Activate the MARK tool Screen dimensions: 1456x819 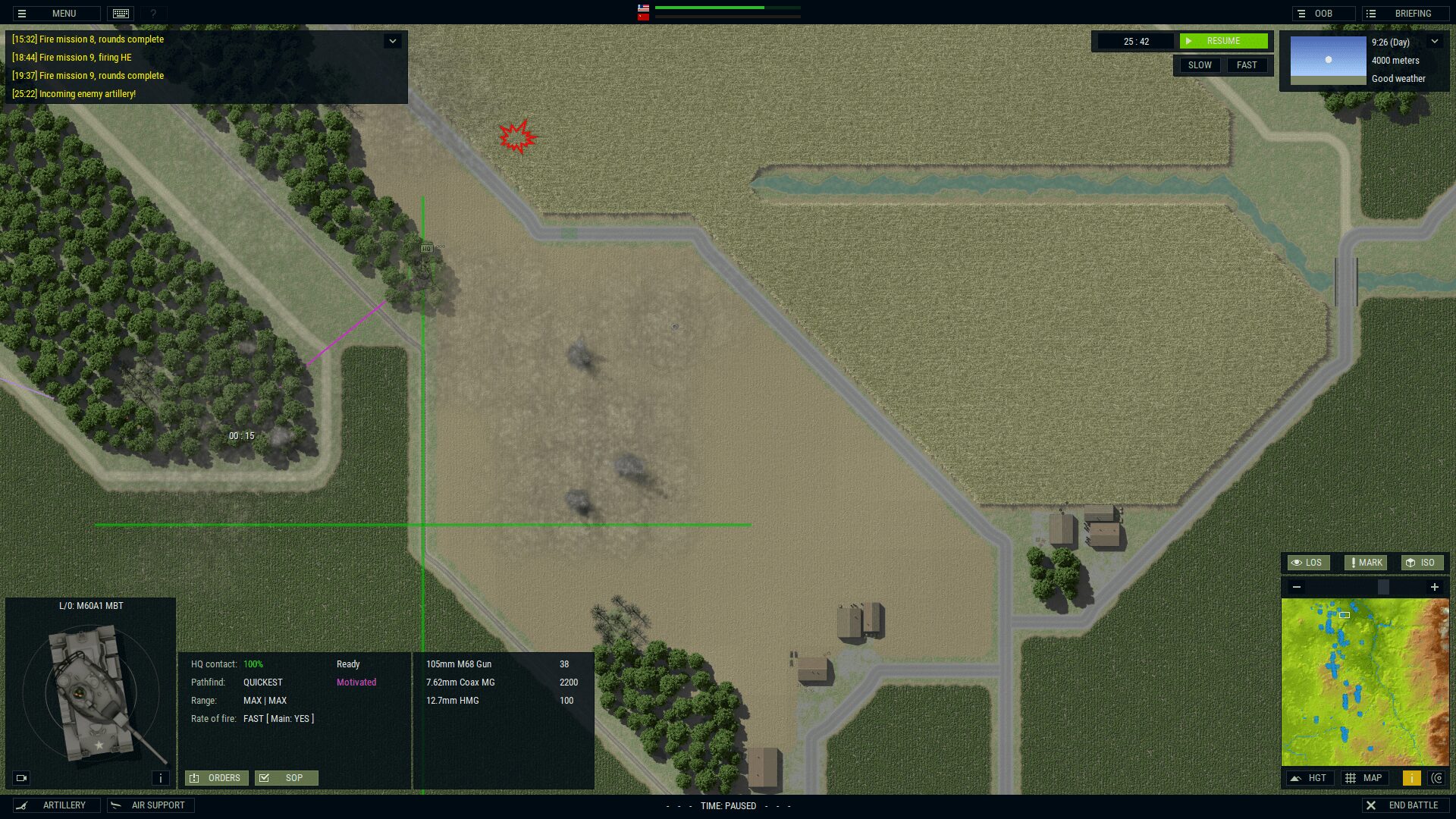click(x=1365, y=563)
